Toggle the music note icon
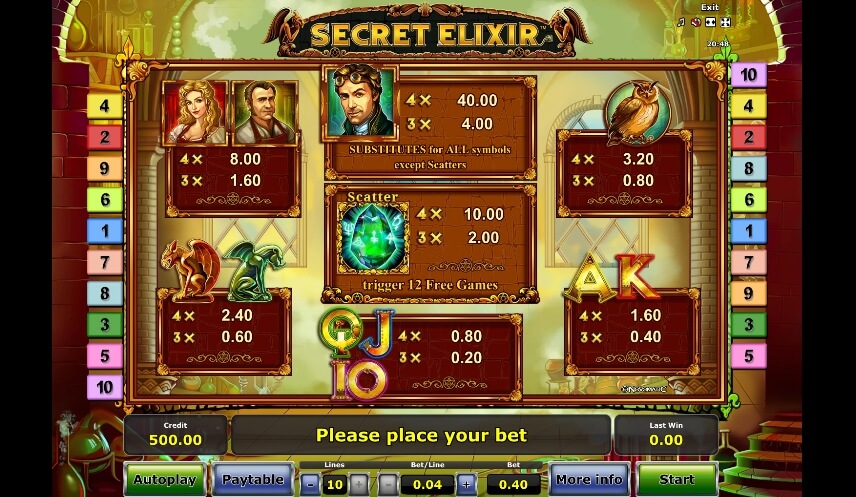Image resolution: width=856 pixels, height=497 pixels. 681,22
